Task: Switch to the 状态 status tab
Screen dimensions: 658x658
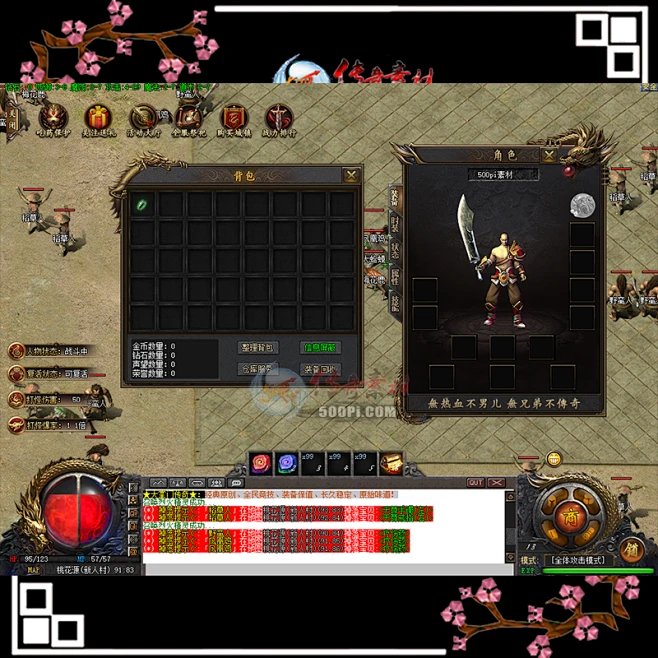Action: [x=395, y=250]
